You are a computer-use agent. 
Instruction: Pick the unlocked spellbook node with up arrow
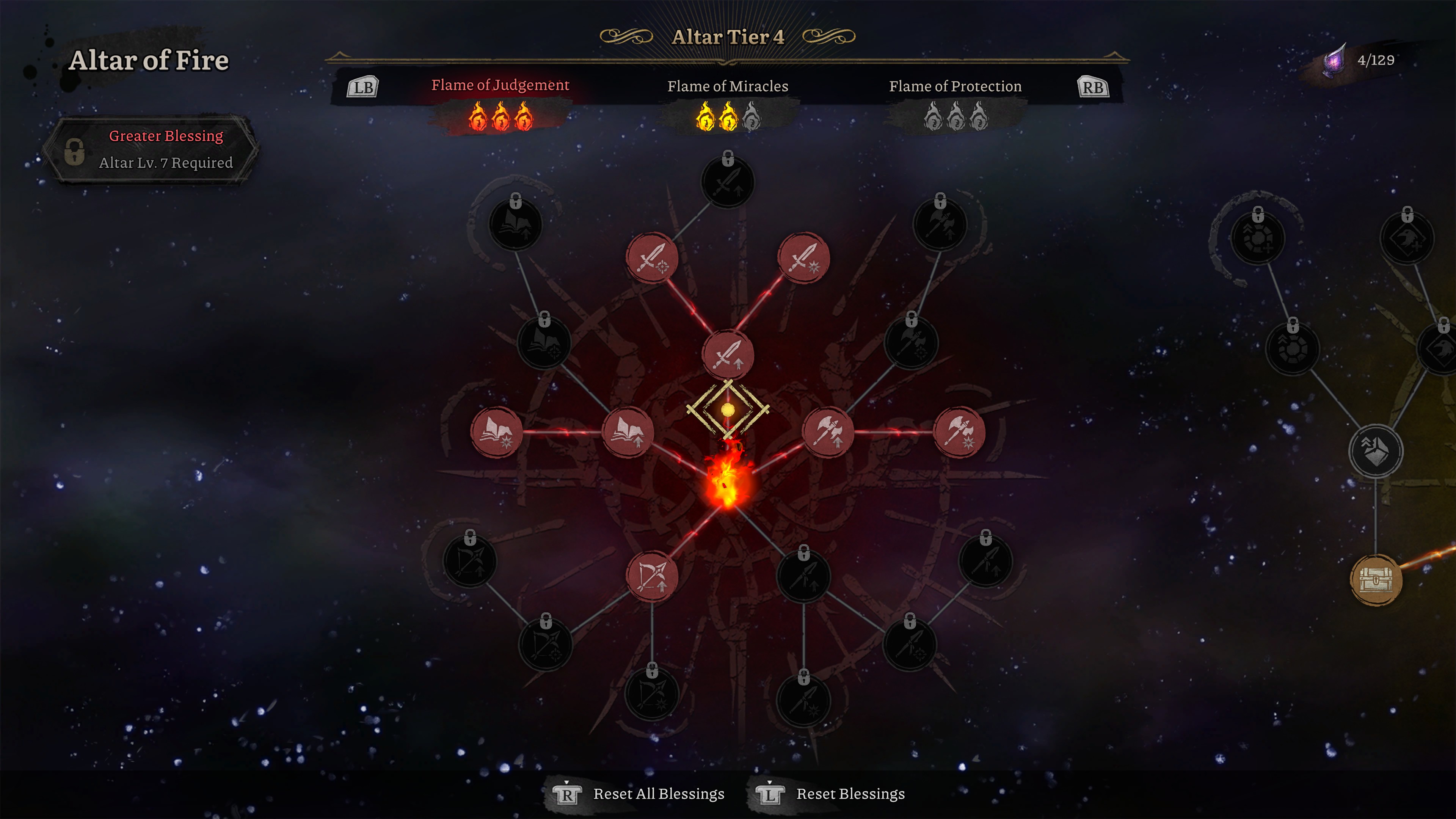coord(628,432)
